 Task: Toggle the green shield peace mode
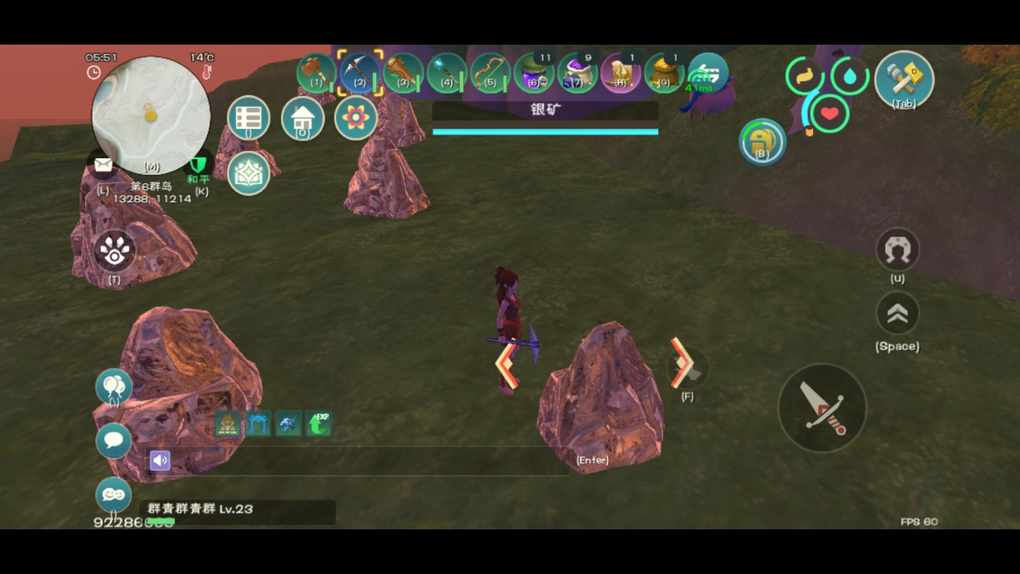[200, 165]
